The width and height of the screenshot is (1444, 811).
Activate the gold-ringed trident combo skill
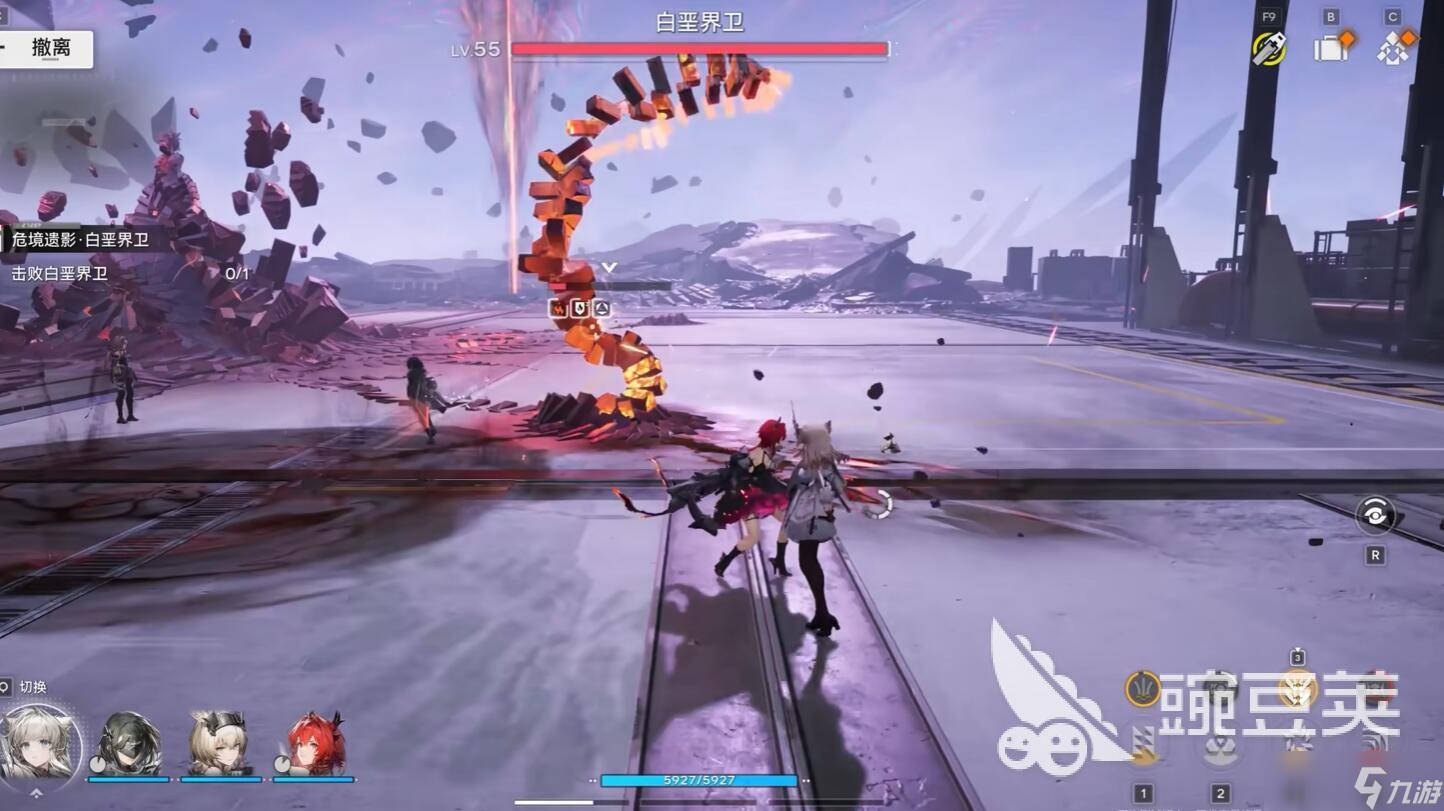click(x=1142, y=689)
